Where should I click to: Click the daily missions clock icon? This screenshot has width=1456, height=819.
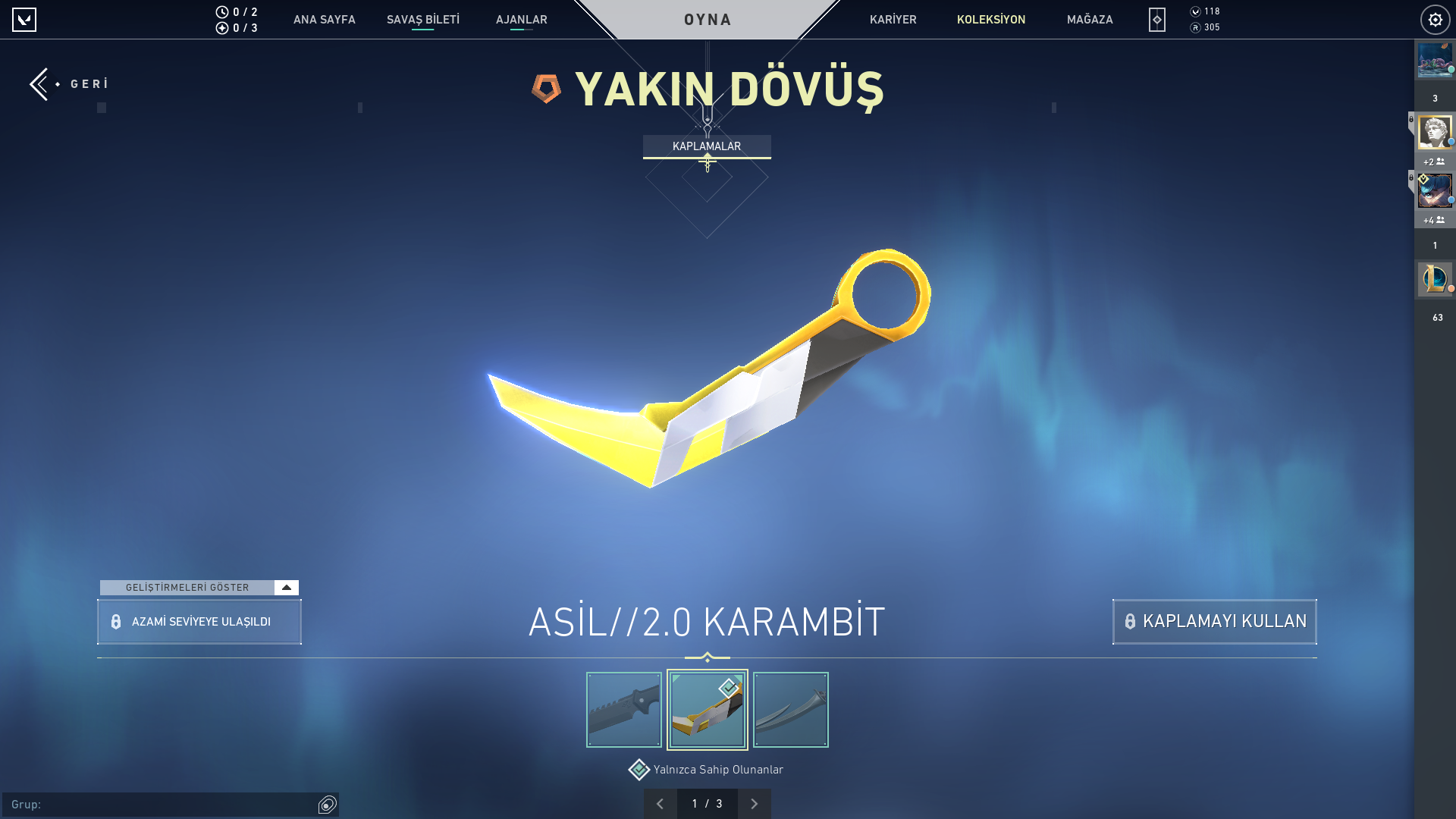pyautogui.click(x=221, y=11)
